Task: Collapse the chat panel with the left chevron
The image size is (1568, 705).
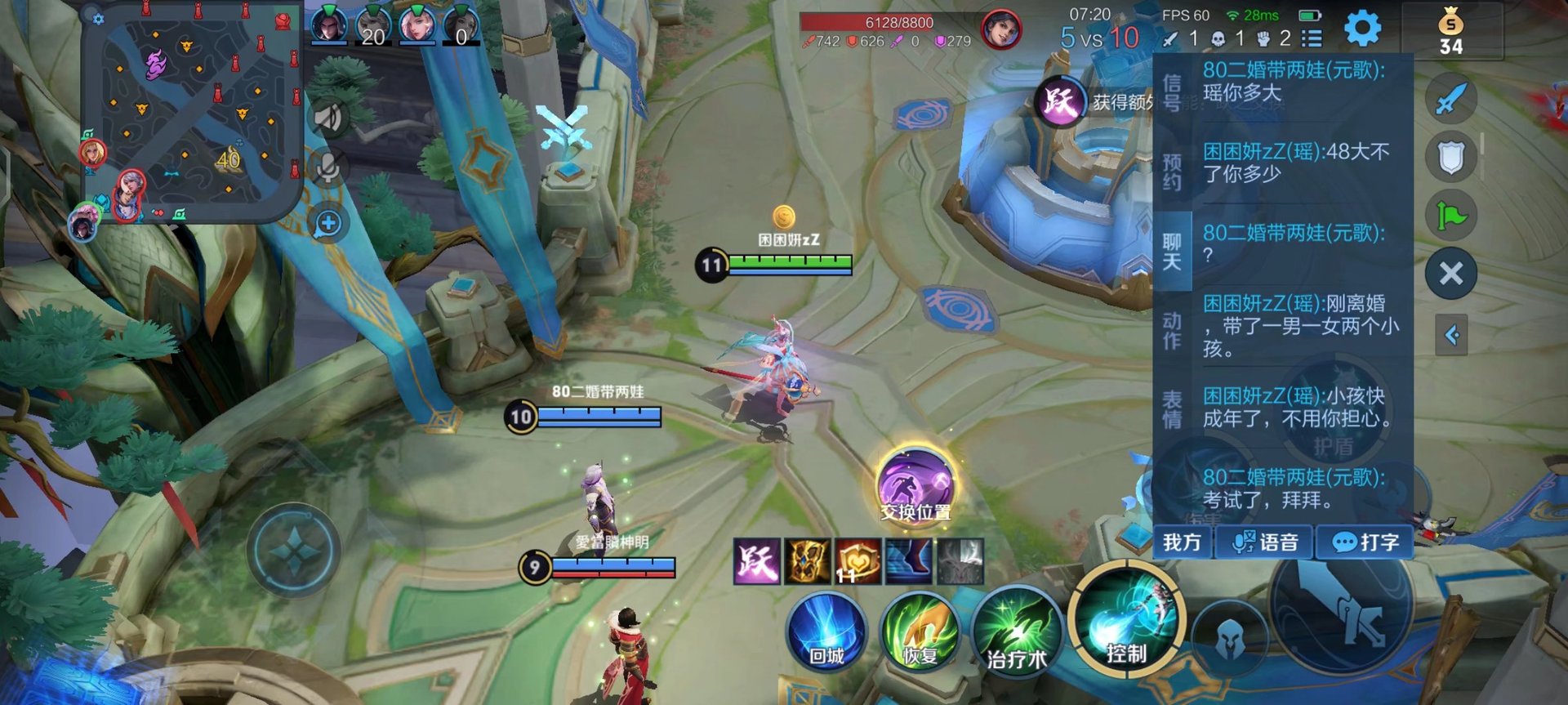Action: click(x=1453, y=333)
